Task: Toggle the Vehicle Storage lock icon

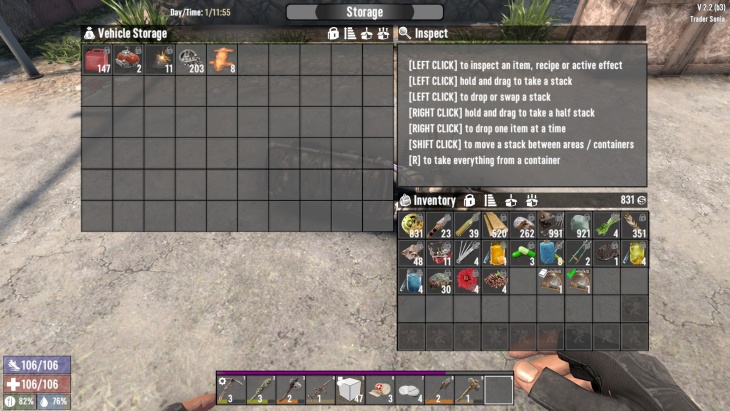Action: click(x=333, y=33)
